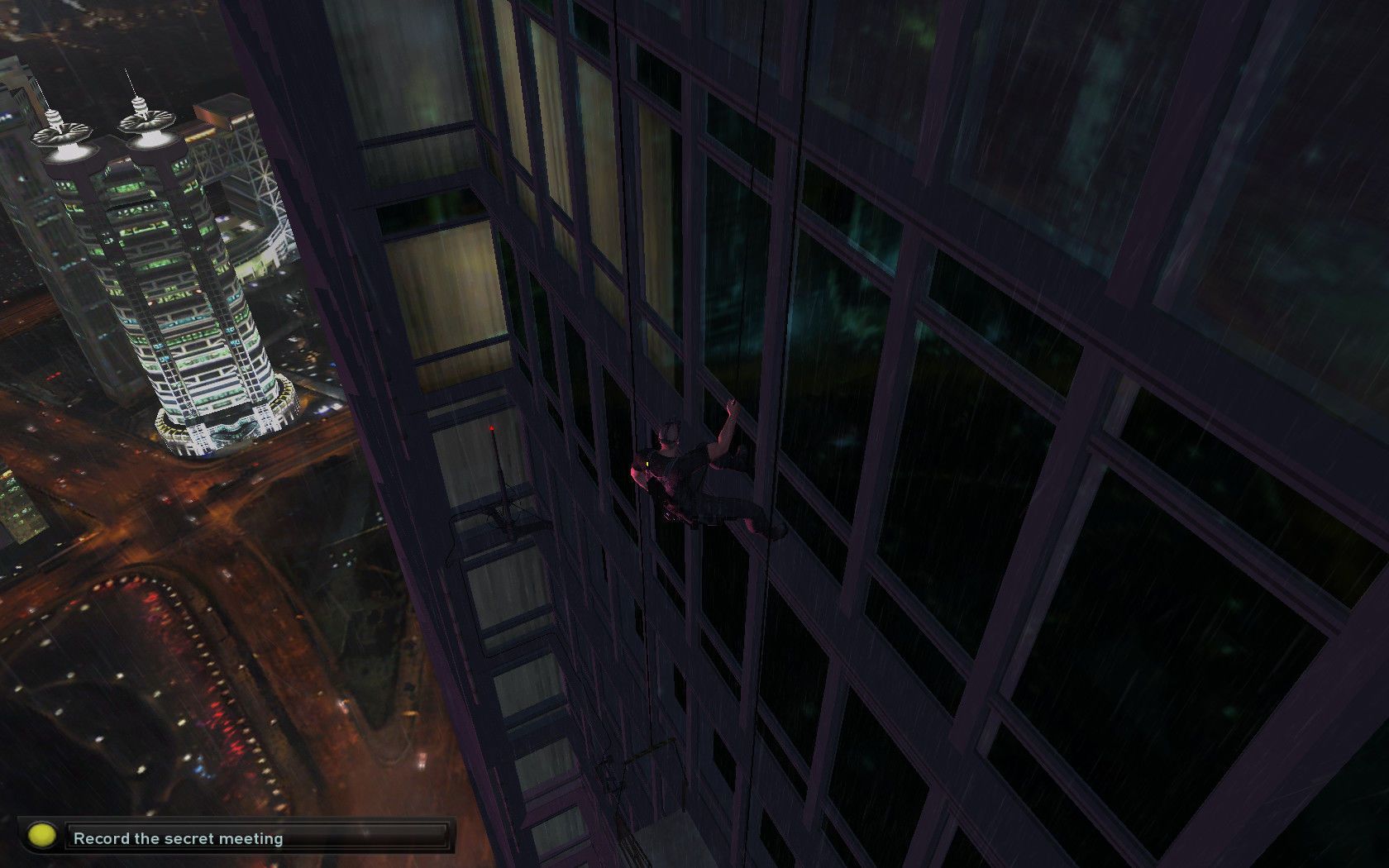Click the yellow light on the character's vest
Screen dimensions: 1389x868
647,464
